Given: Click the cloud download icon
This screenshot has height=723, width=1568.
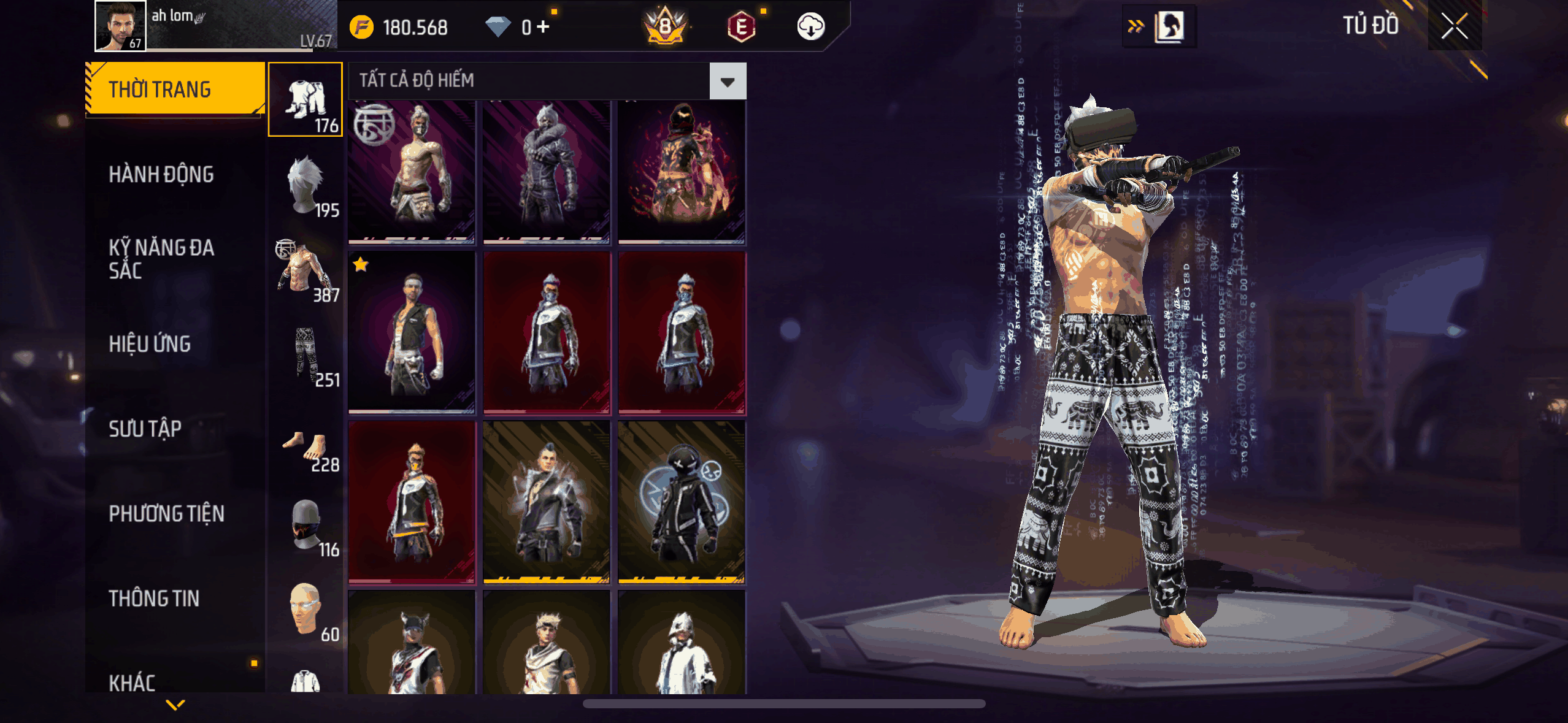Looking at the screenshot, I should coord(810,27).
